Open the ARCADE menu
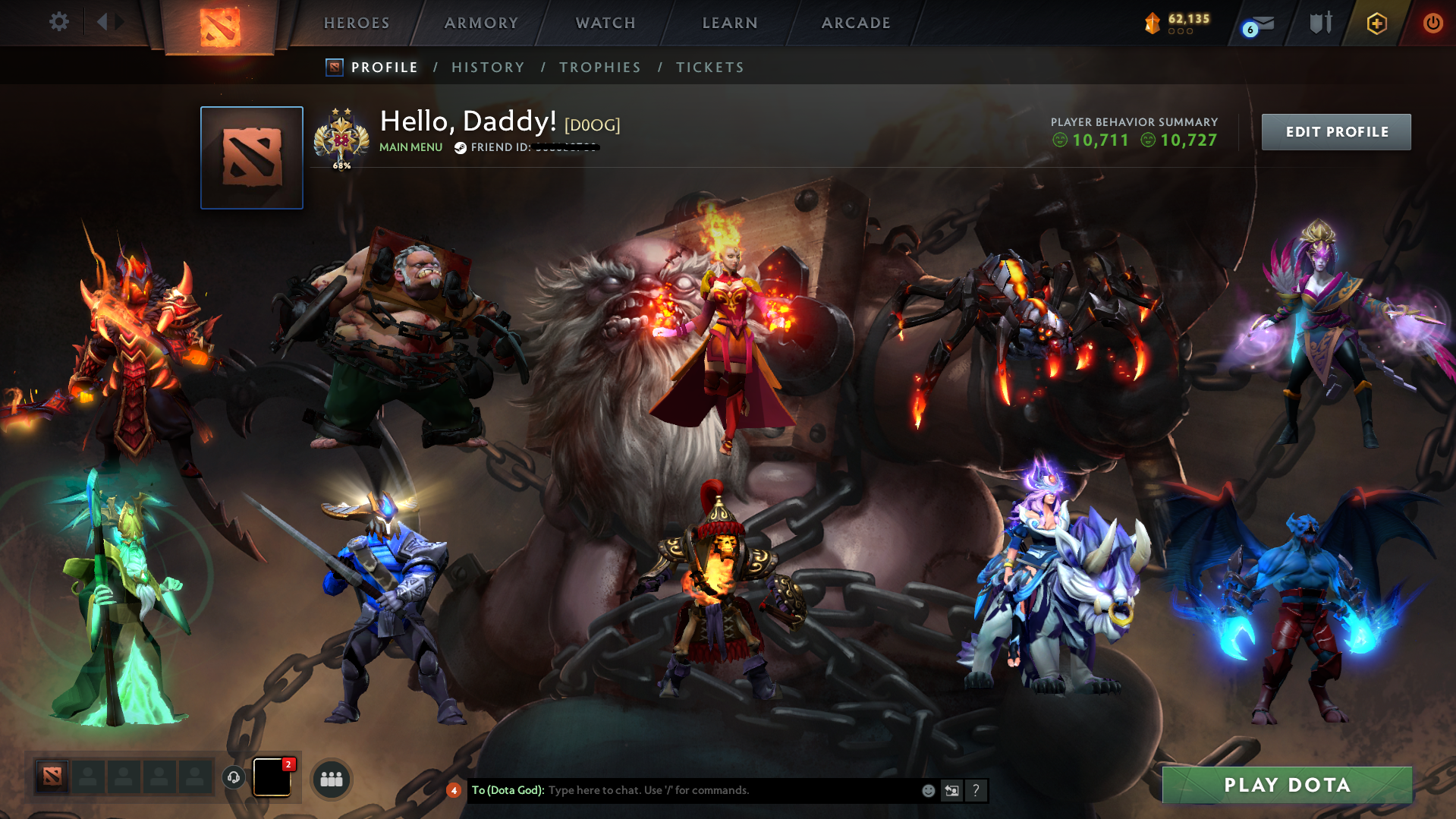 click(855, 23)
